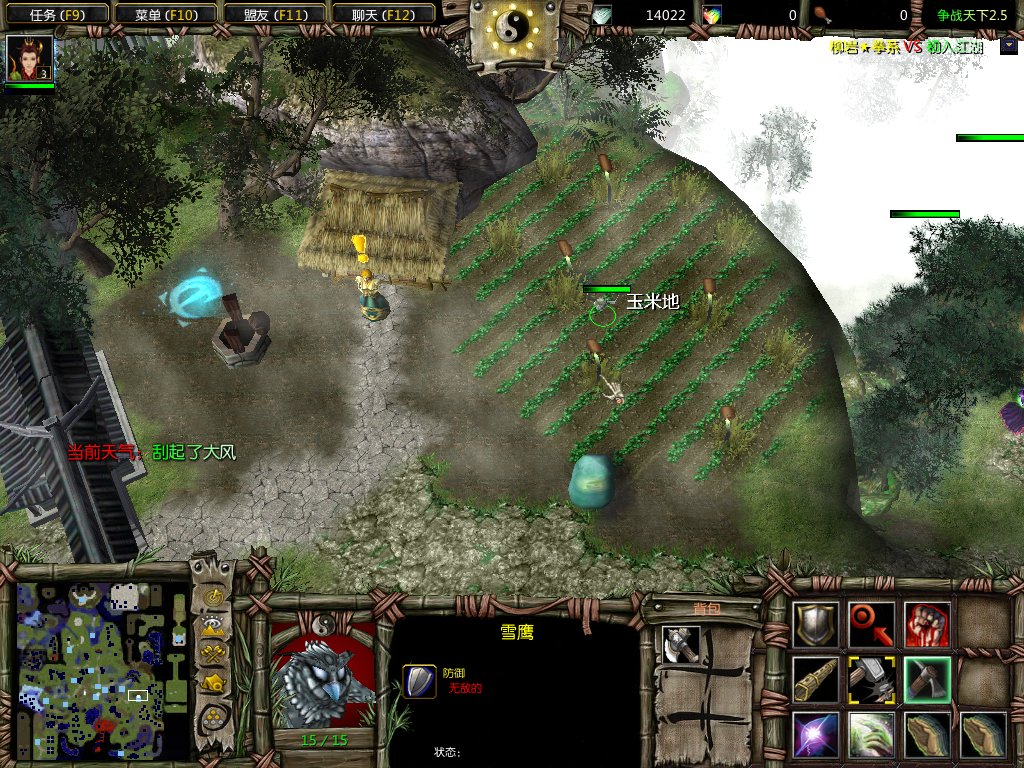Toggle the crossed-axes ally color button
This screenshot has width=1024, height=768.
click(x=213, y=655)
